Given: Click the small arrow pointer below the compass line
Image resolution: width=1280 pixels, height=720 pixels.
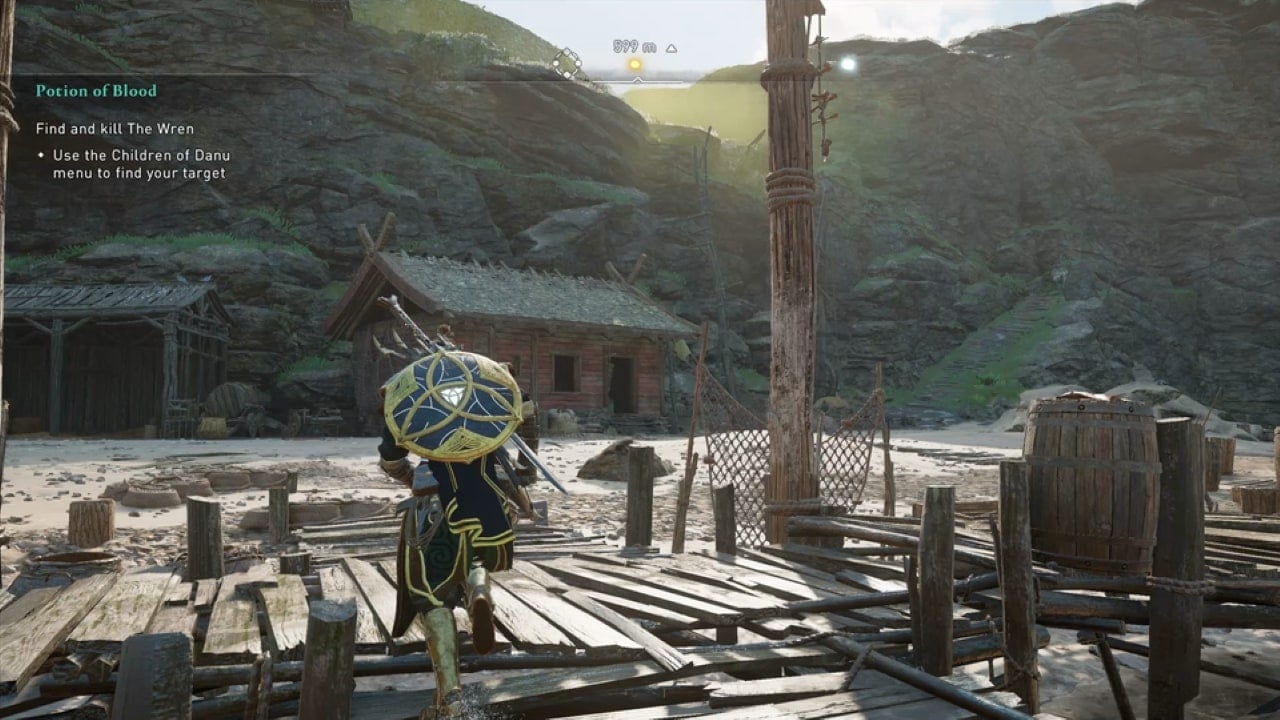Looking at the screenshot, I should [638, 80].
